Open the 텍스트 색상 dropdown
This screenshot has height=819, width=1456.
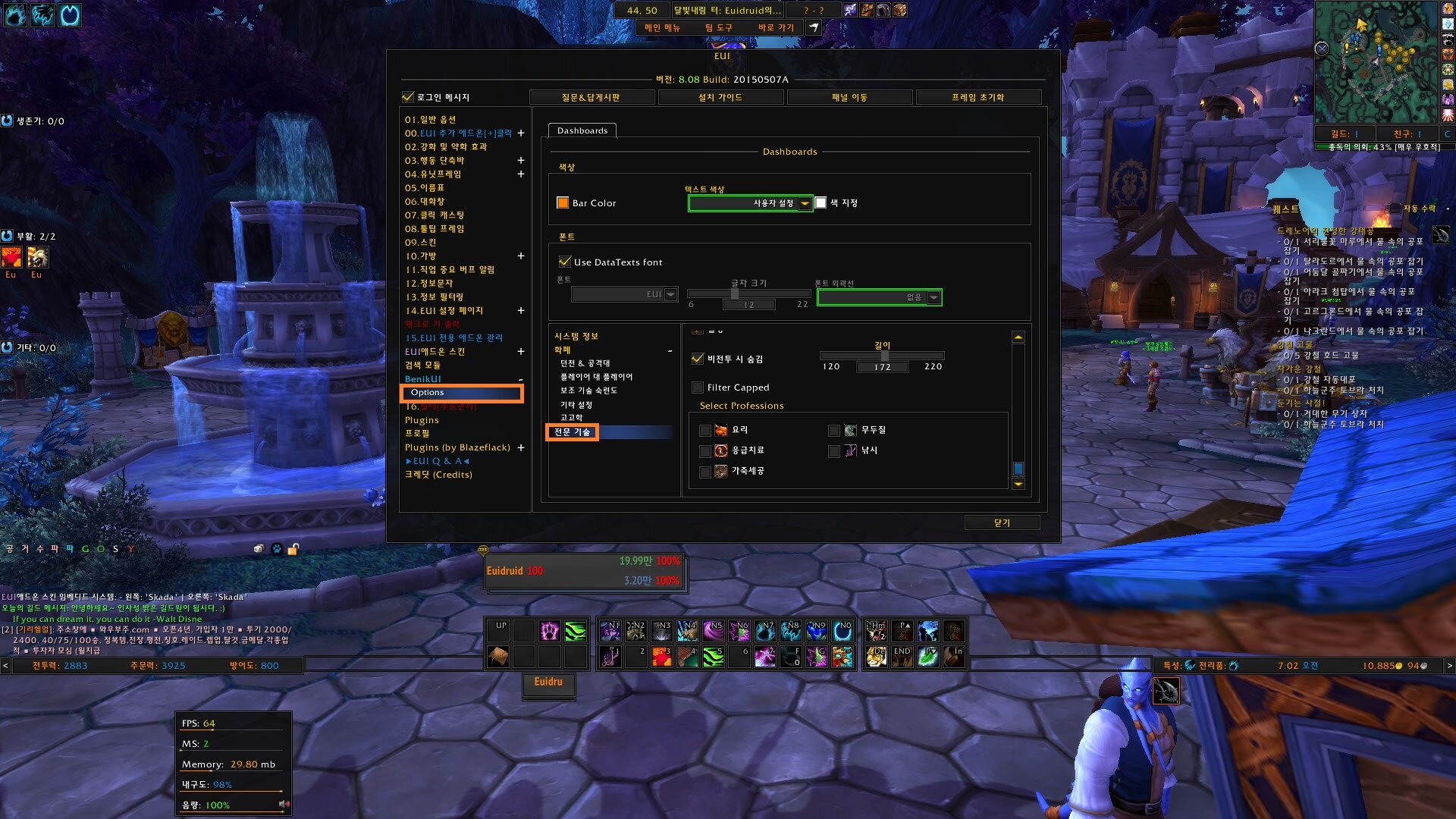pyautogui.click(x=805, y=203)
